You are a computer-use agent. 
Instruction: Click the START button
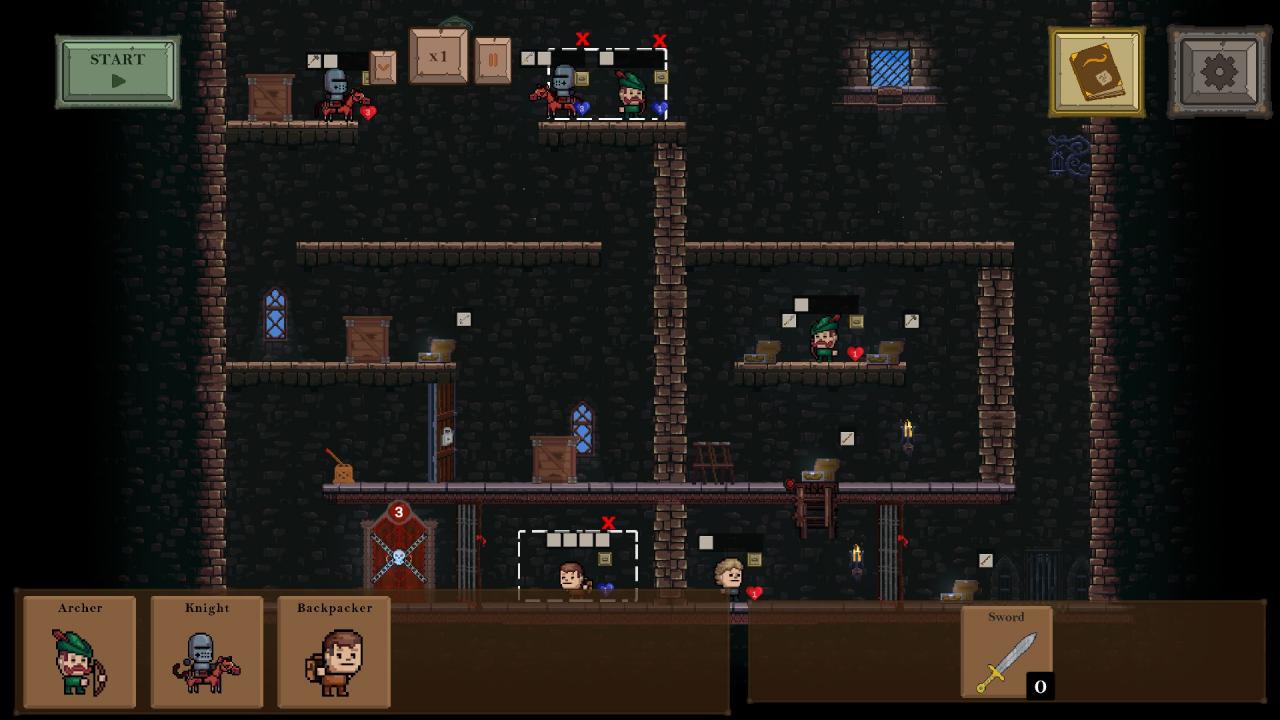point(118,71)
